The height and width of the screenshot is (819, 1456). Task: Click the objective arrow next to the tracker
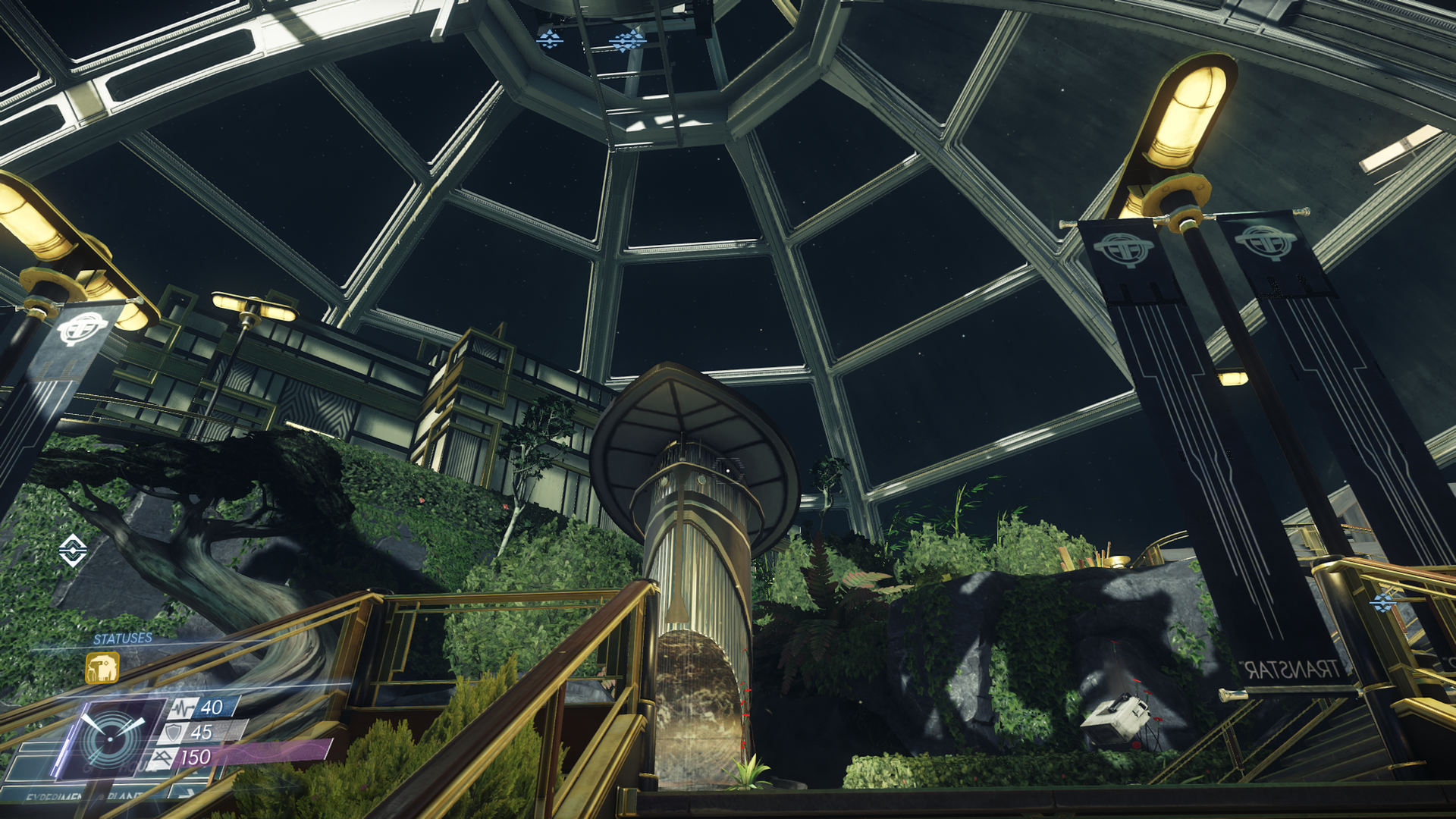pos(191,793)
